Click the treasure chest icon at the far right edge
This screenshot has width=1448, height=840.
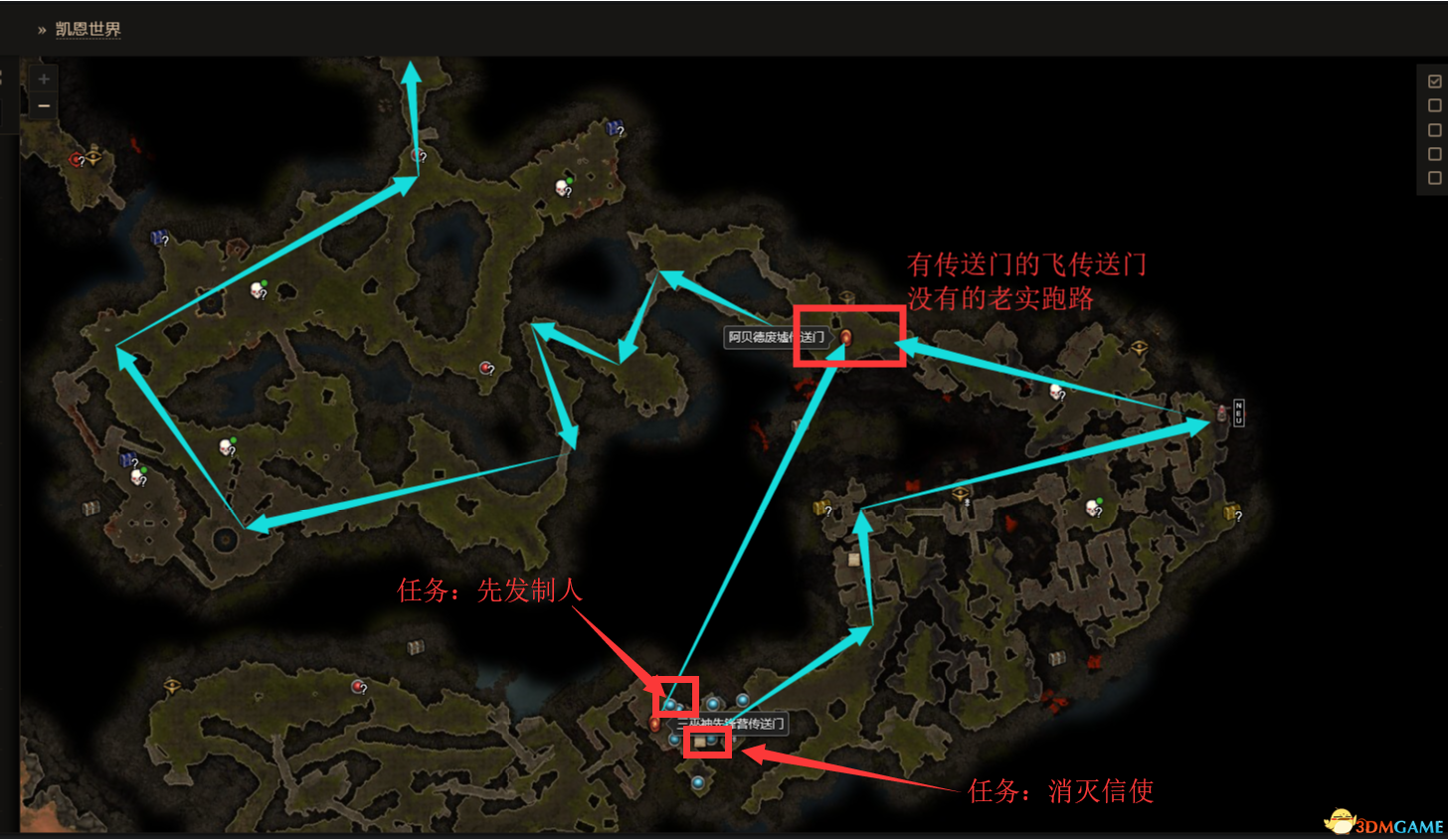tap(1232, 513)
